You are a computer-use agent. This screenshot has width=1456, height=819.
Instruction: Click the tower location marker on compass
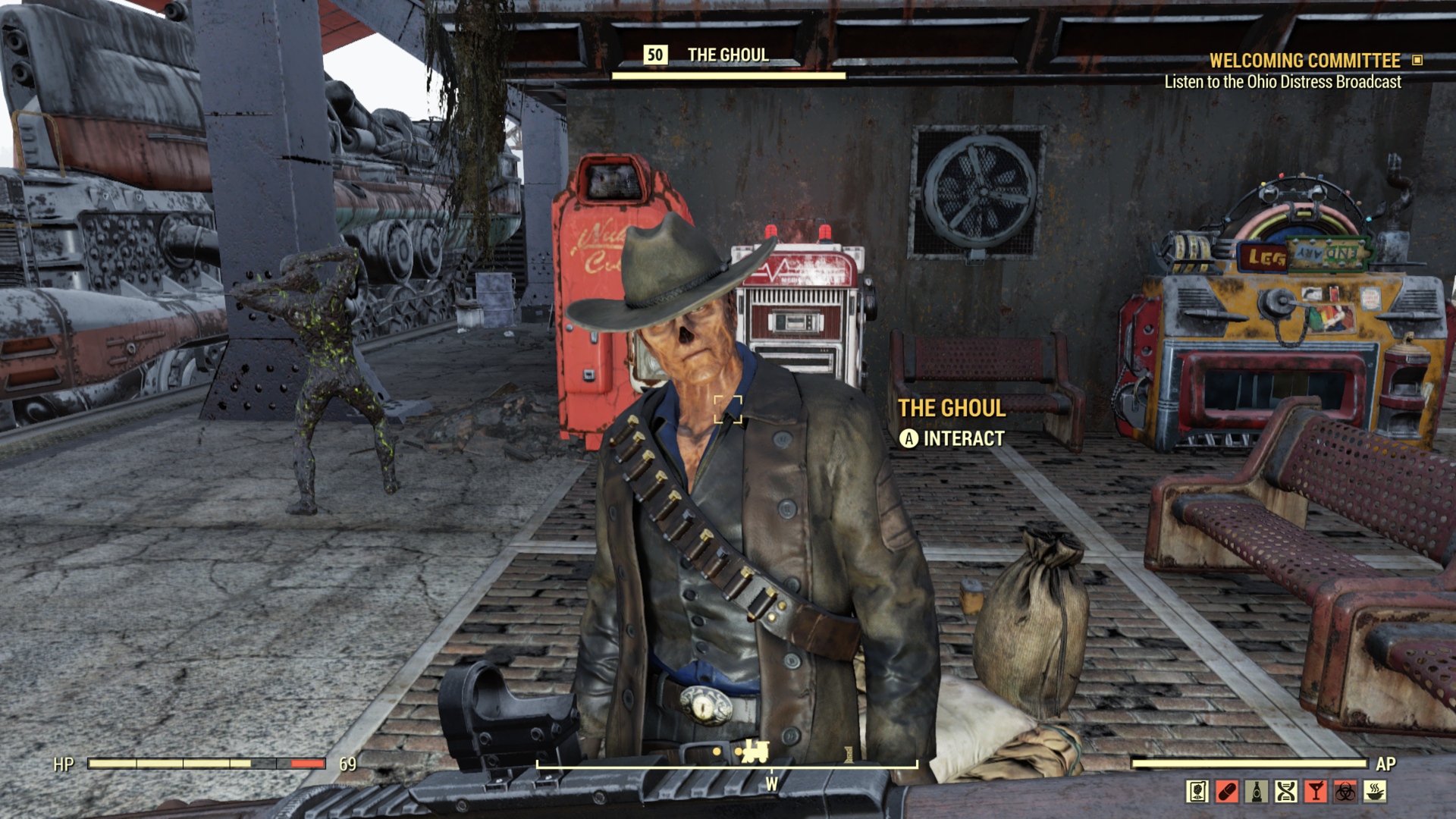point(849,753)
